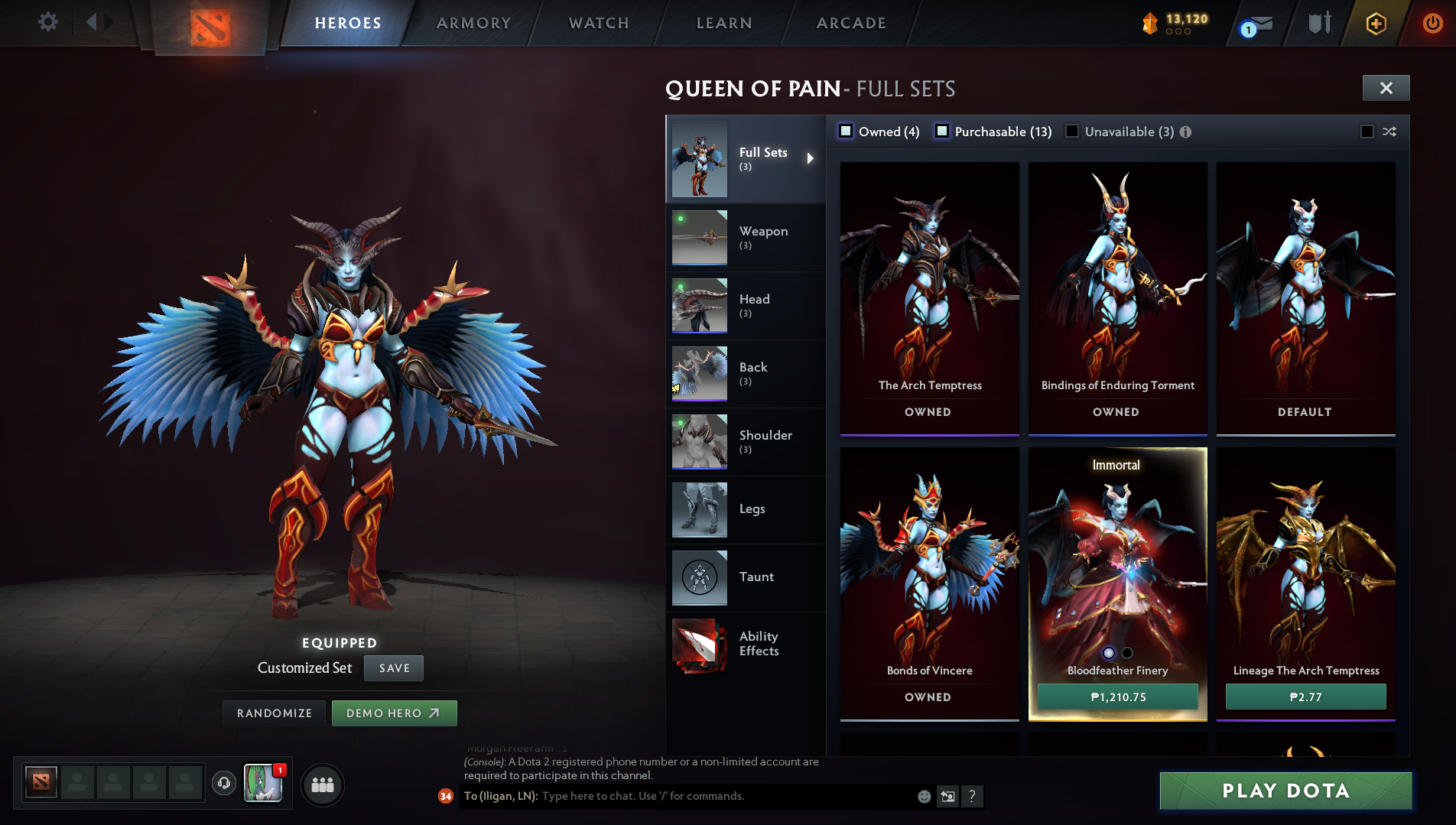Screen dimensions: 1456x825
Task: Toggle the Owned filter checkbox
Action: (x=846, y=131)
